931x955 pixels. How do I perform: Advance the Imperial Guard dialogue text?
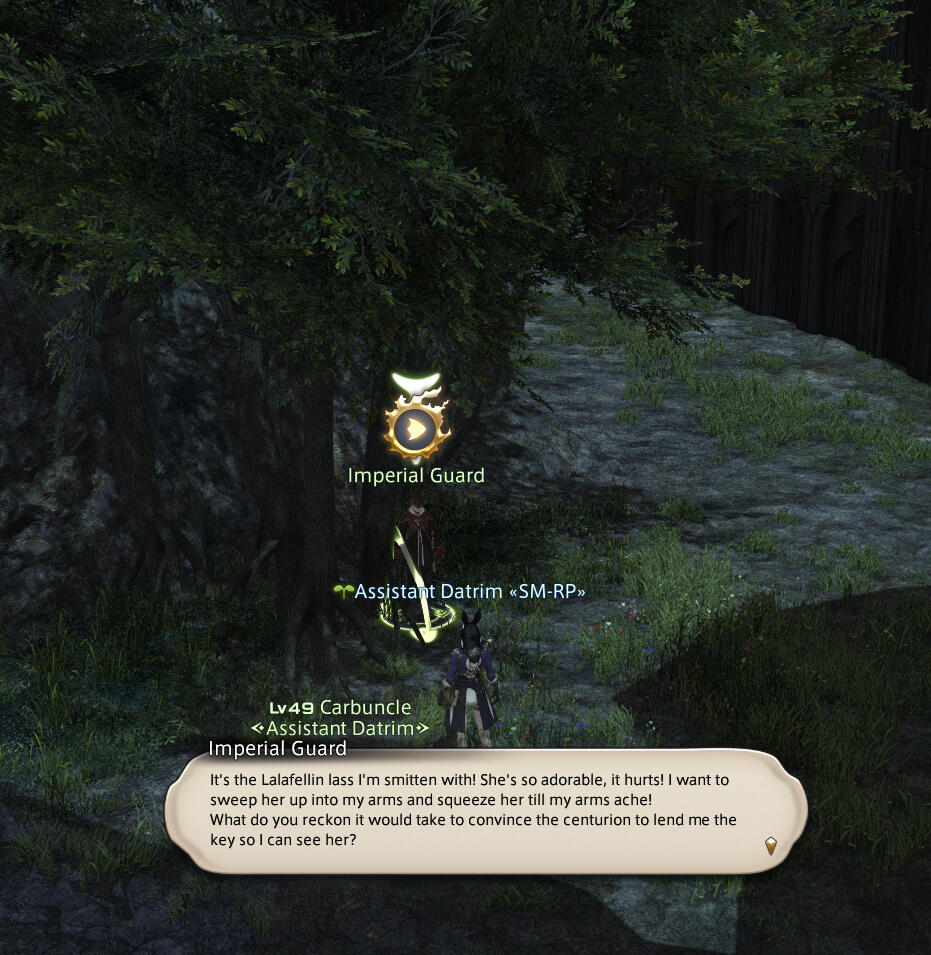[770, 845]
